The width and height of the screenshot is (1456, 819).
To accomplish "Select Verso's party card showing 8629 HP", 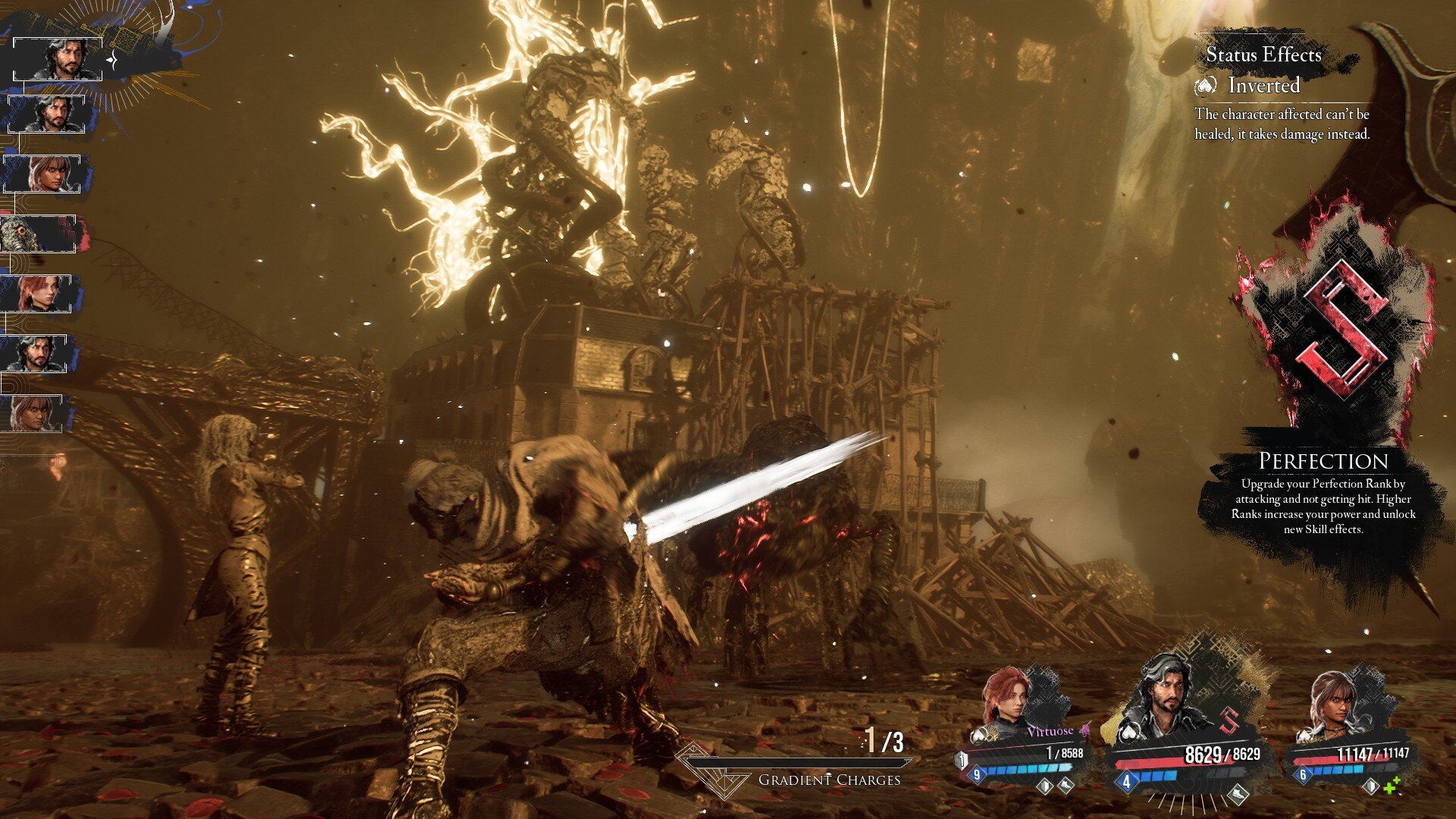I will pyautogui.click(x=1183, y=728).
